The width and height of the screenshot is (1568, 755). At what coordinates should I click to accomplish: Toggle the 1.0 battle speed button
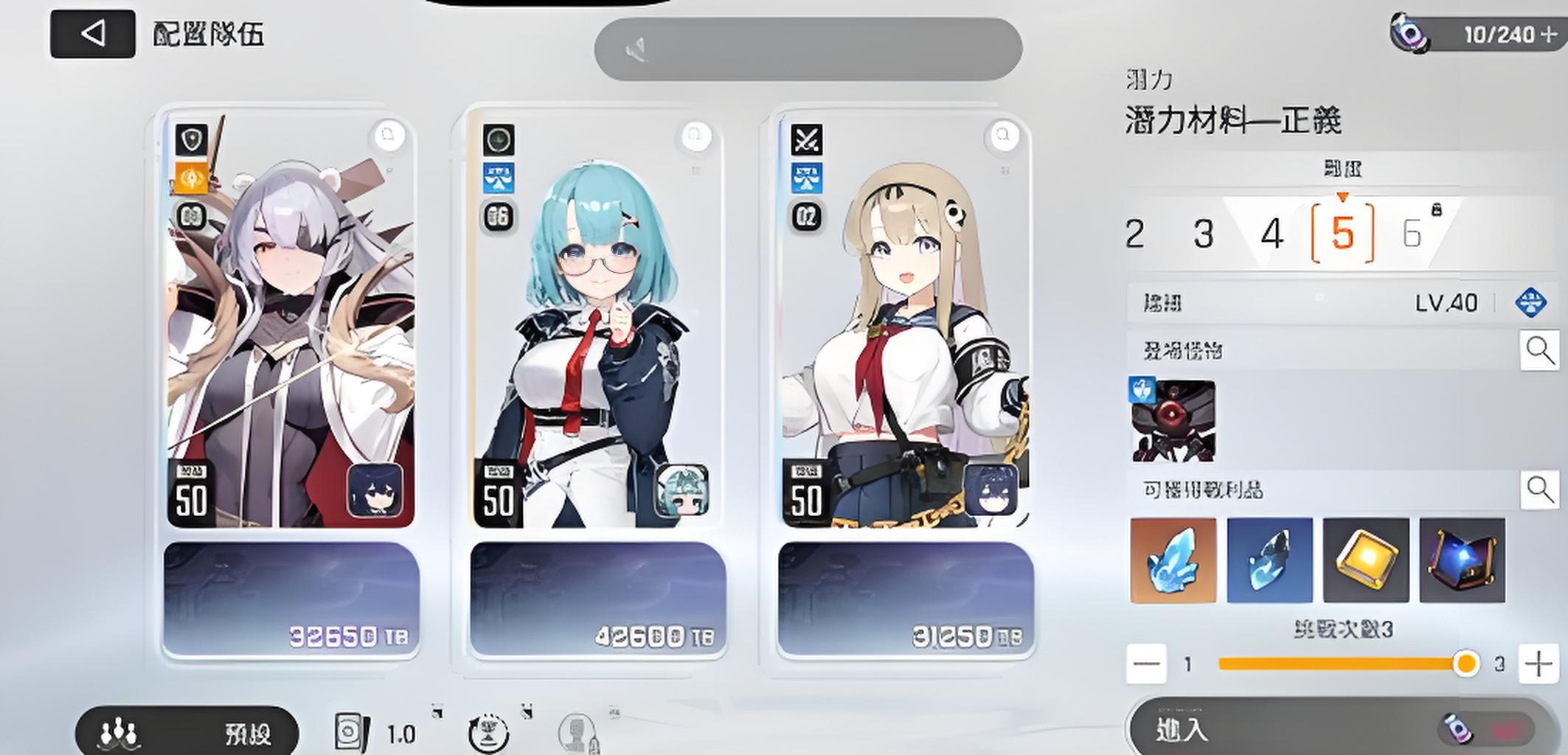click(x=376, y=733)
